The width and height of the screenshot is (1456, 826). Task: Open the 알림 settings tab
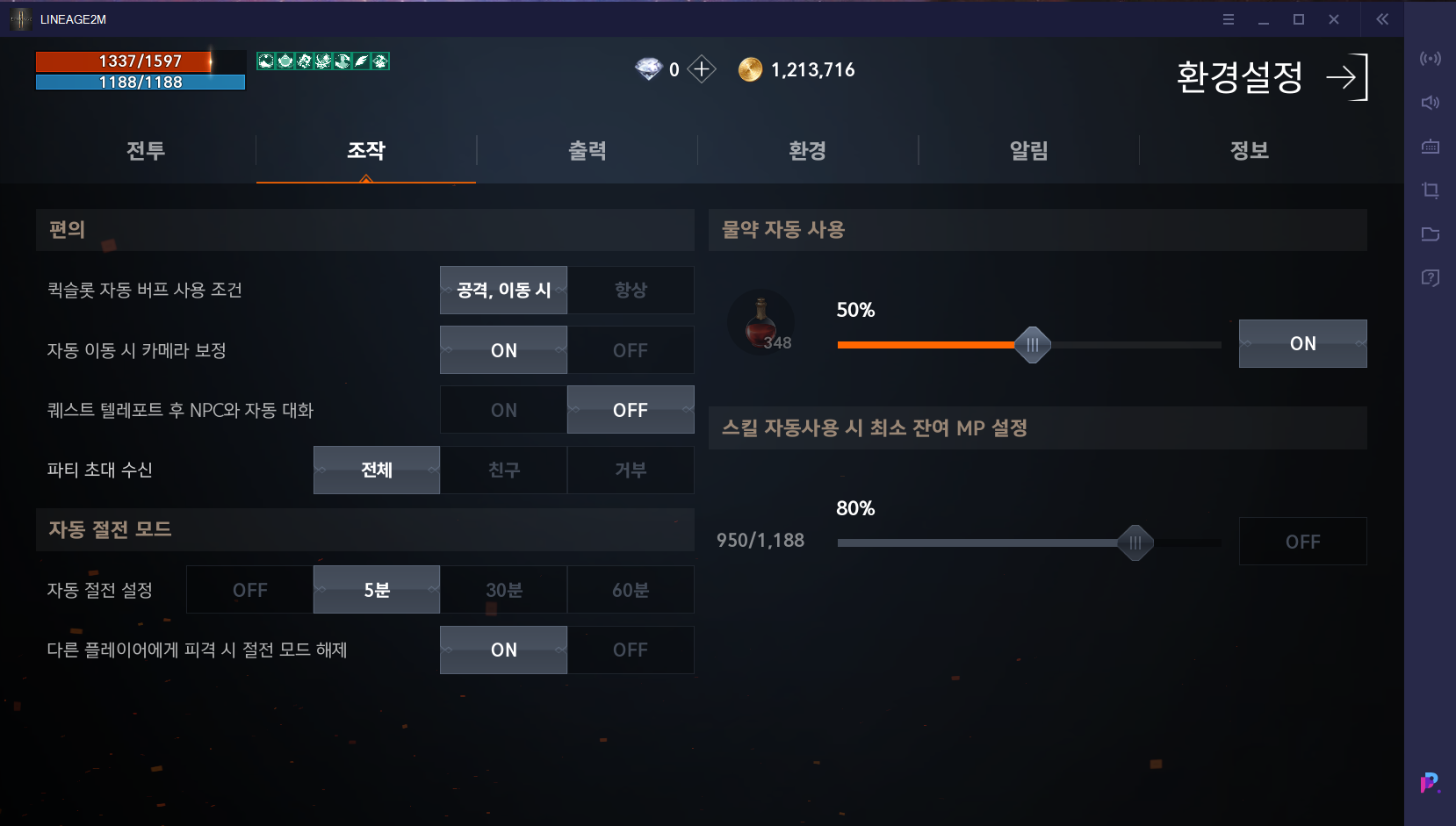(x=1028, y=150)
